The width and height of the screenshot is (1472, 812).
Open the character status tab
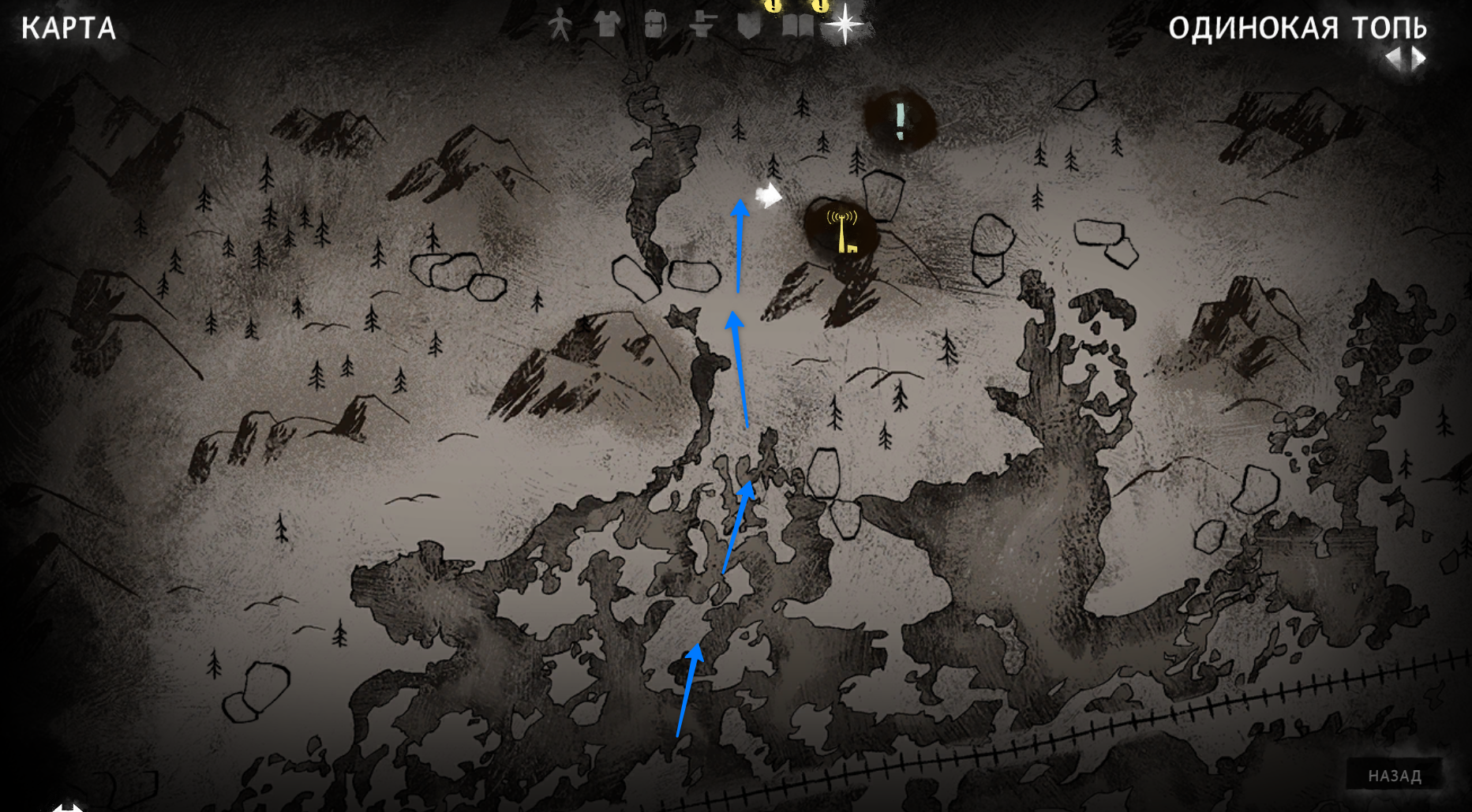(x=560, y=25)
